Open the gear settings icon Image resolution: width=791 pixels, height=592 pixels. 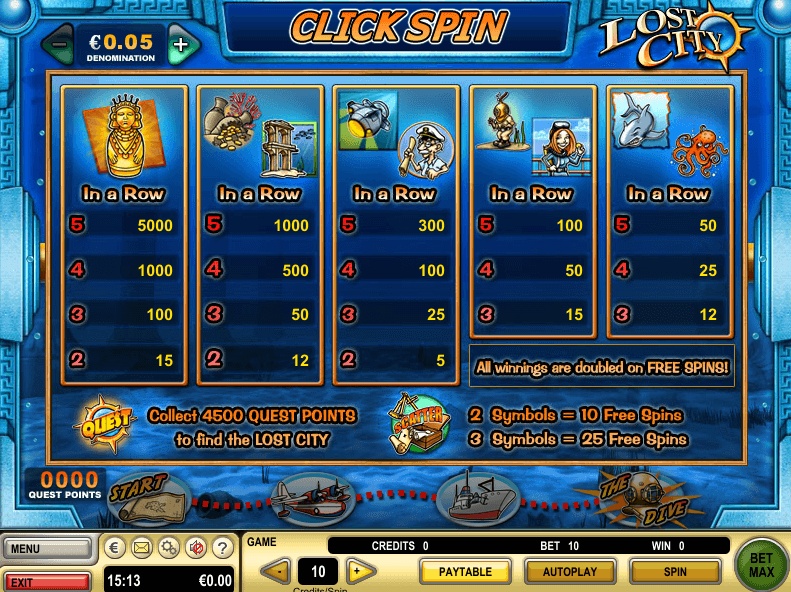[x=169, y=547]
